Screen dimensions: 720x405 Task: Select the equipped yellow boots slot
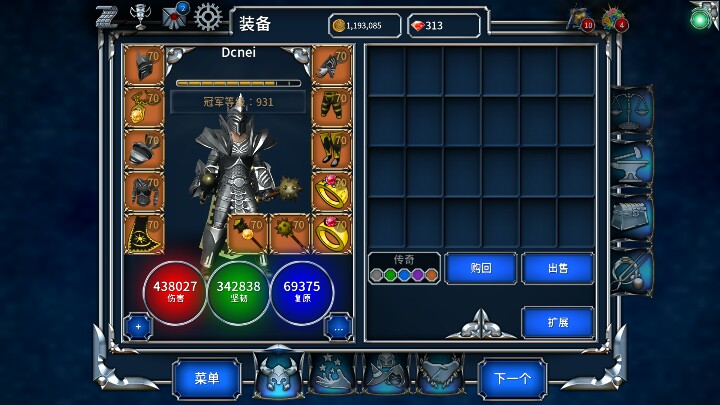pos(332,149)
